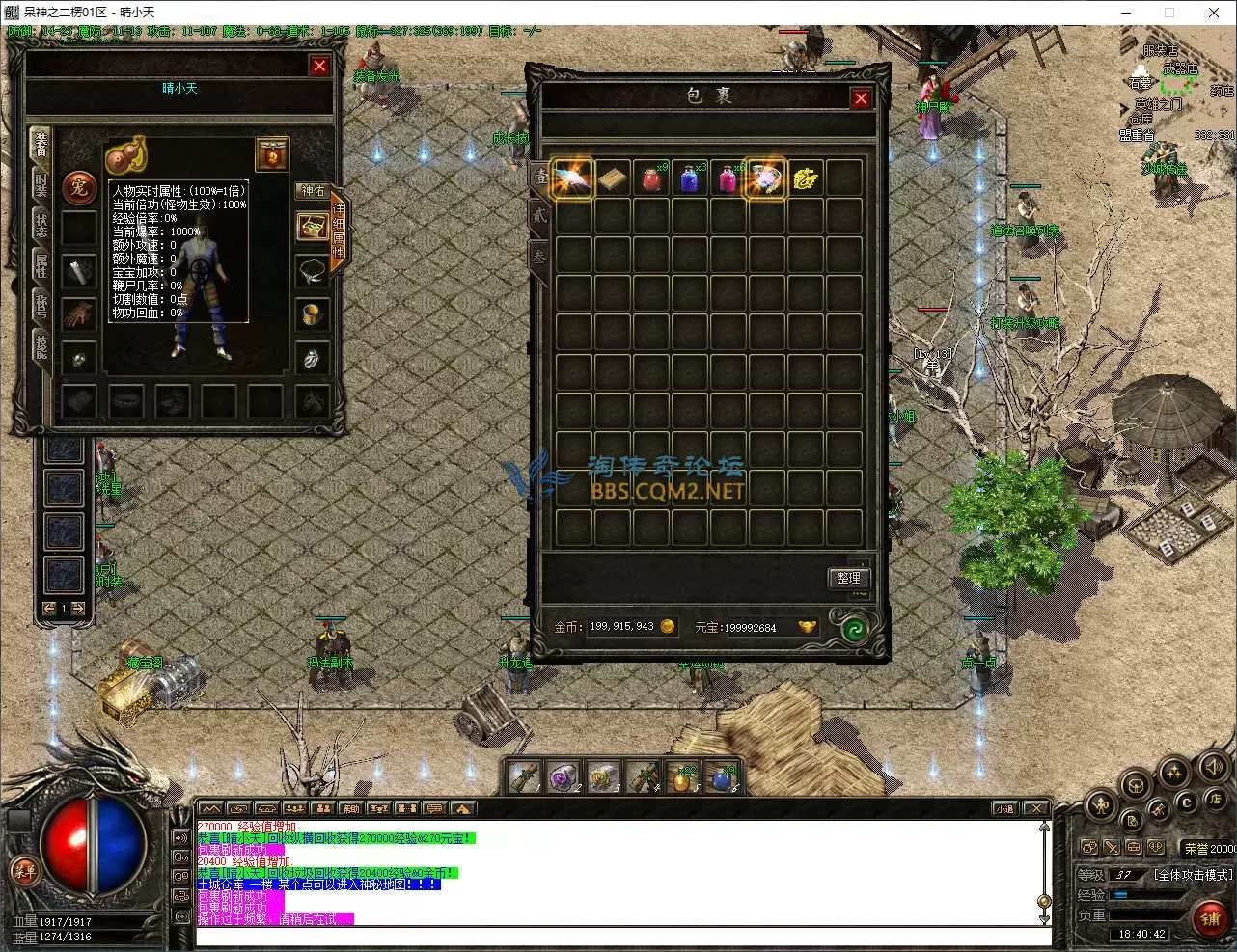Click the 整理 sort button
This screenshot has height=952, width=1237.
[848, 577]
